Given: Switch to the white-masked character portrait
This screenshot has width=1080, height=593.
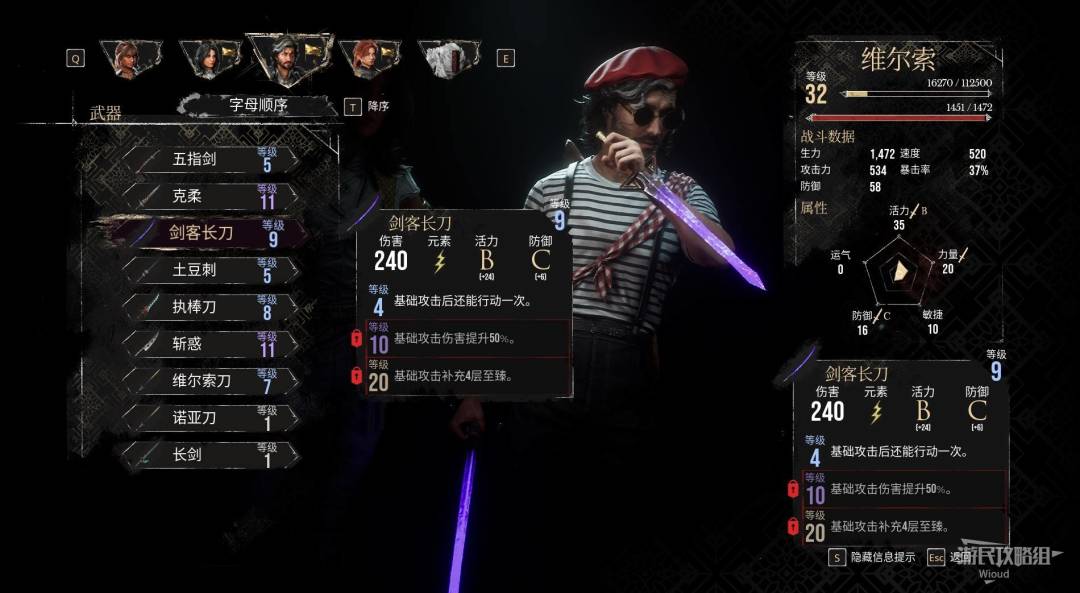Looking at the screenshot, I should (444, 58).
